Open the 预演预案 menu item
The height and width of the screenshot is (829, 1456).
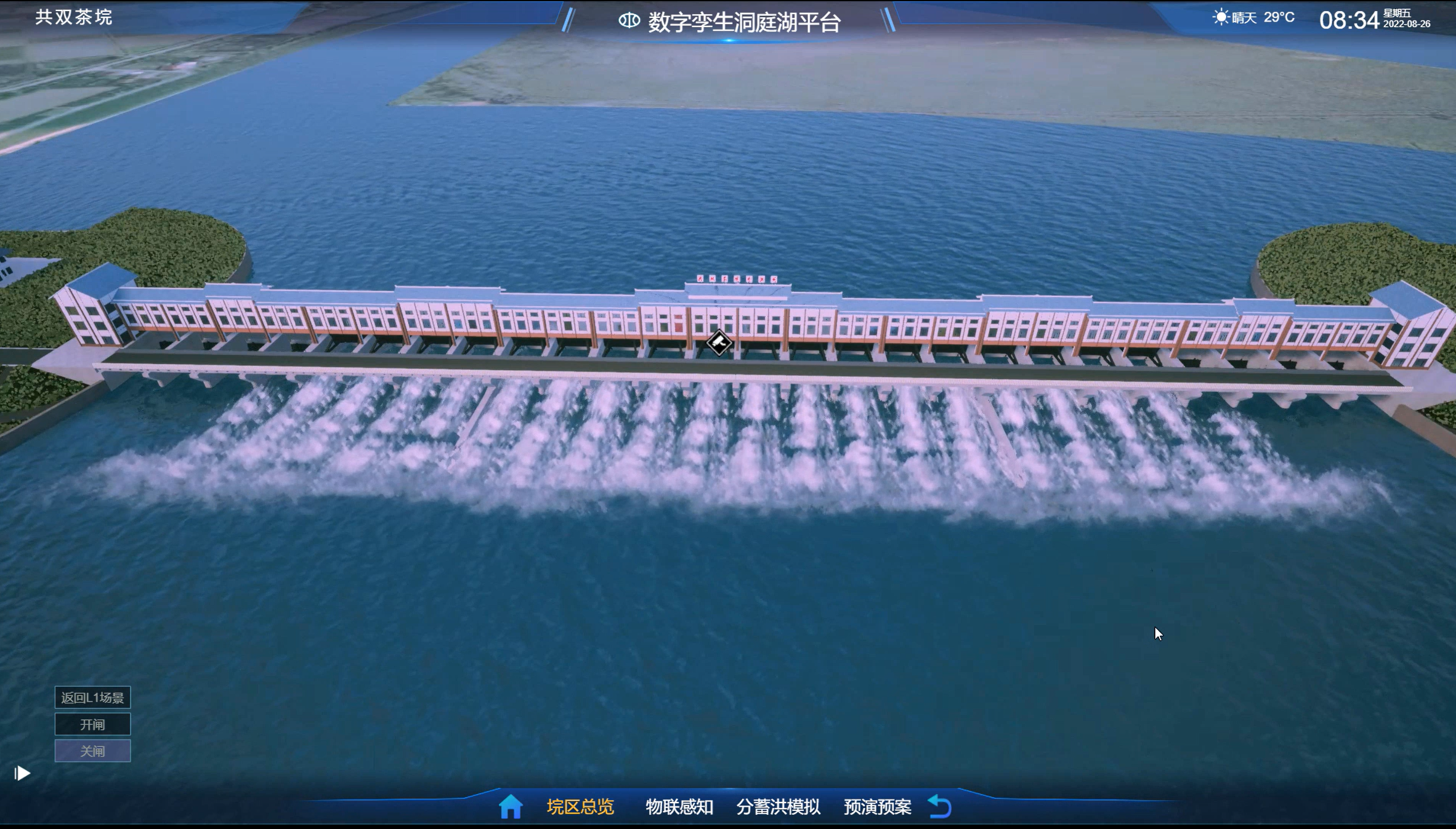coord(878,806)
